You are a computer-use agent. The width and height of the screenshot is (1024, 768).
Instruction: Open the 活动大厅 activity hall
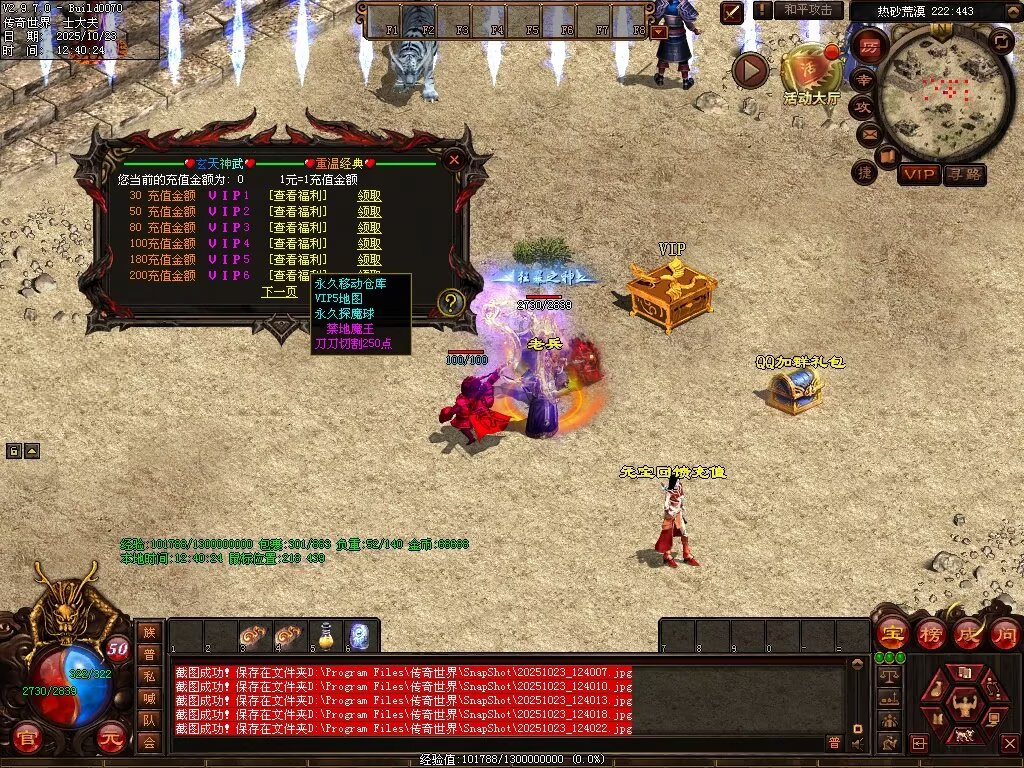pos(811,70)
